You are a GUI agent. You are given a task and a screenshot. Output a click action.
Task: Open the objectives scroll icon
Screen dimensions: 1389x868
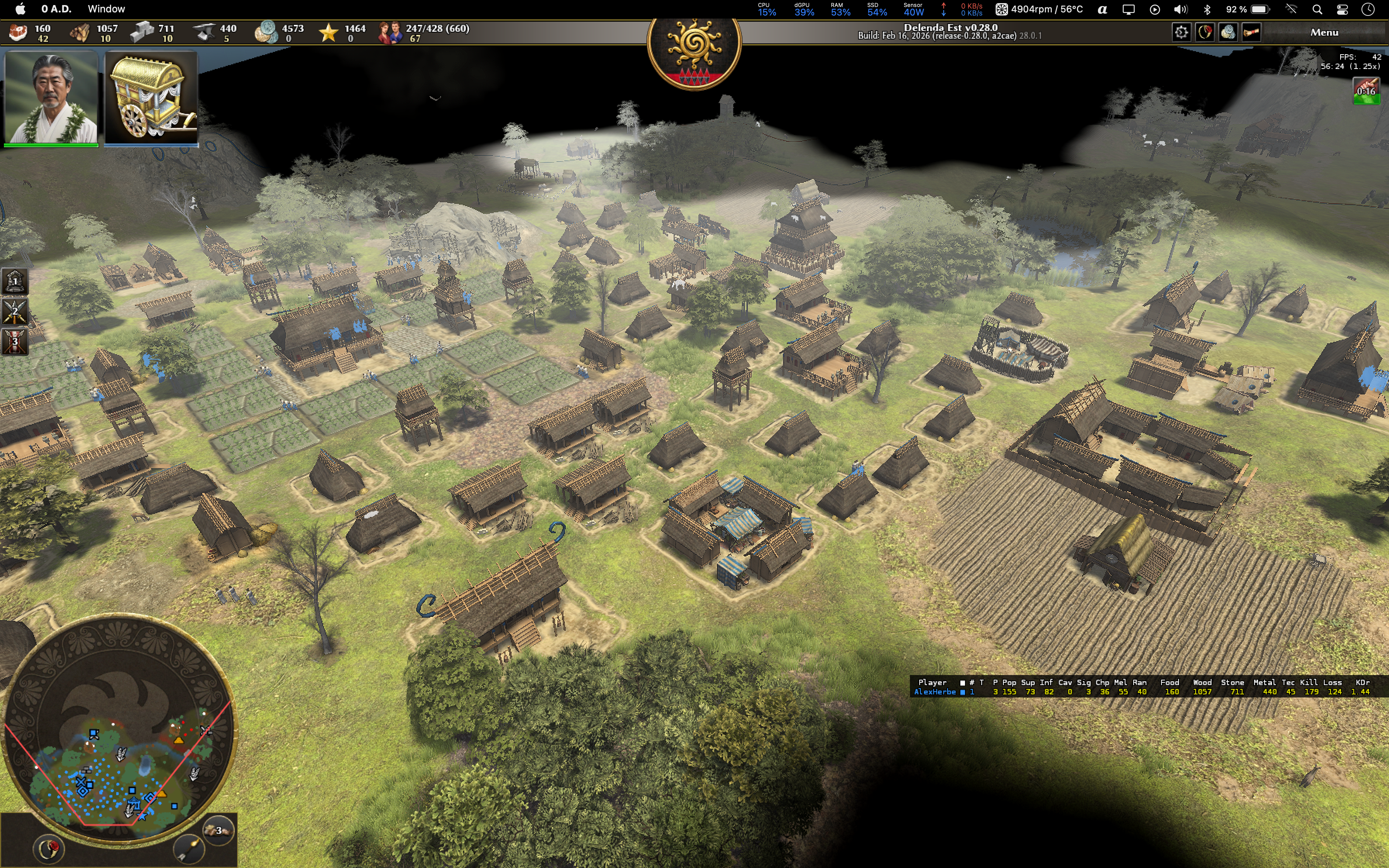1251,33
